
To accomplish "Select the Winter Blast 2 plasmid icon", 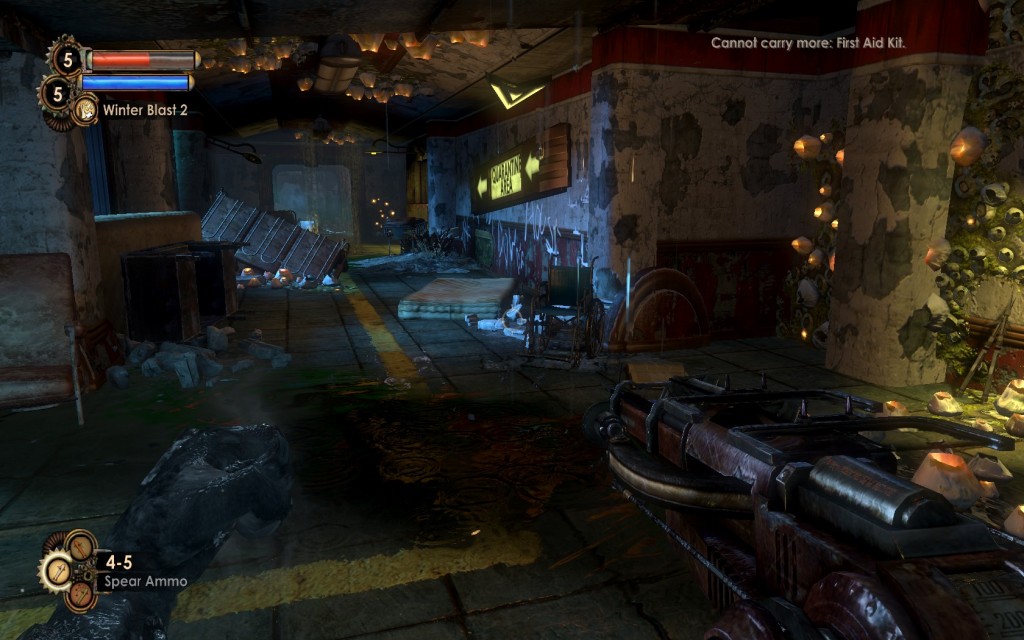I will tap(85, 109).
